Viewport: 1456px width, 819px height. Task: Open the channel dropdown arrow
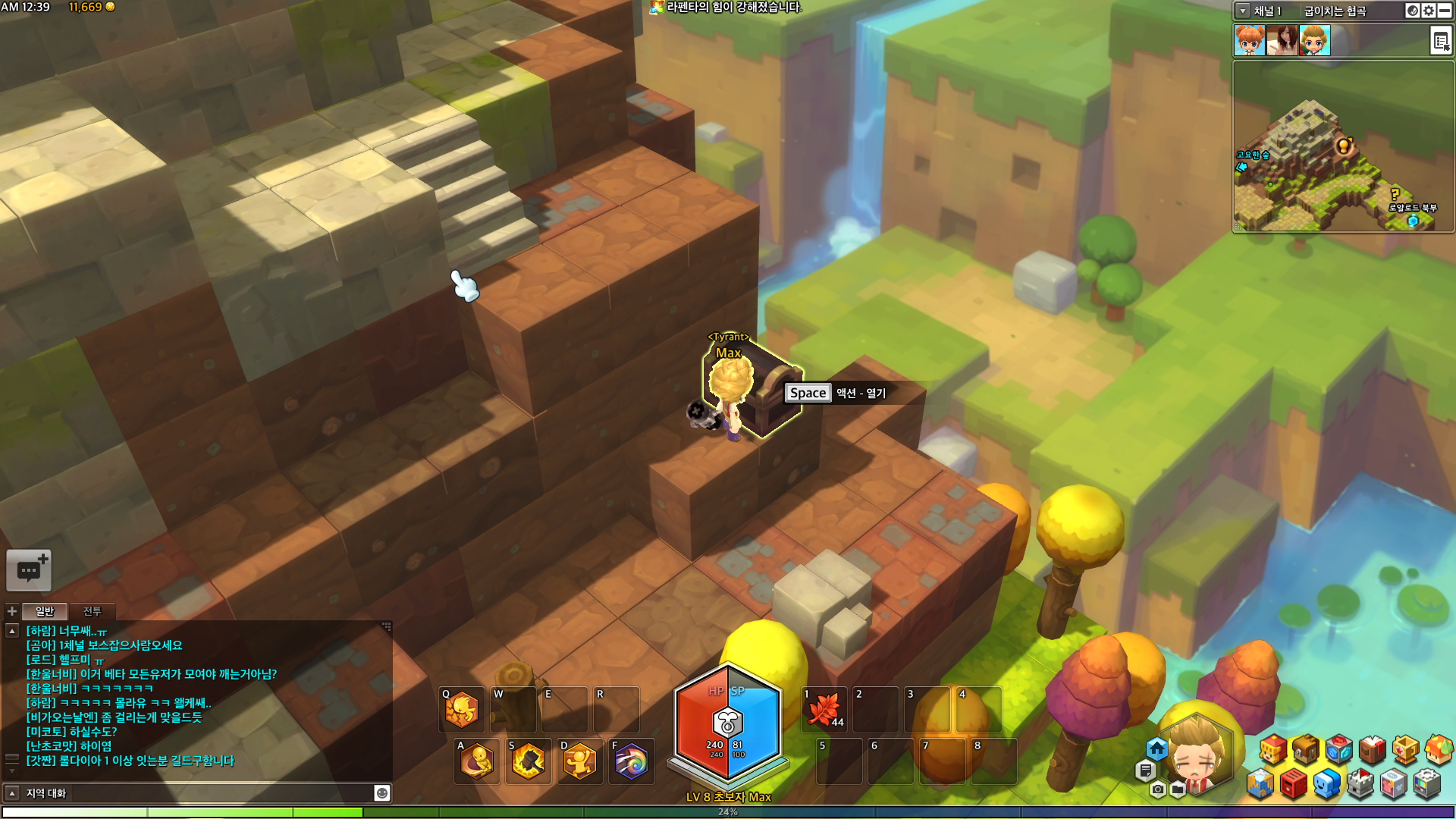[x=1243, y=11]
